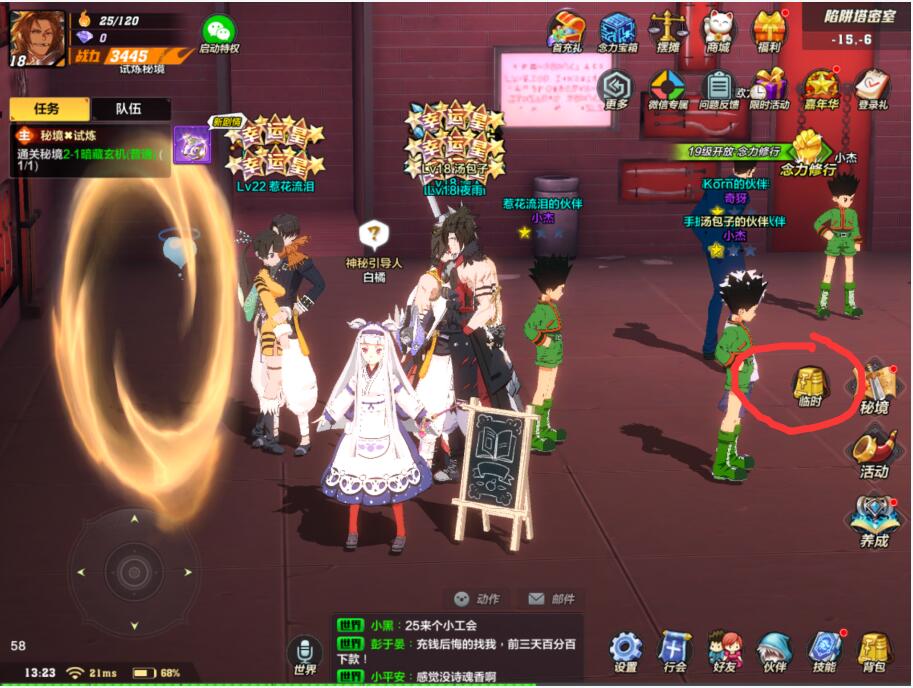Open the 背包 backpack inventory
The height and width of the screenshot is (688, 913).
pyautogui.click(x=874, y=651)
